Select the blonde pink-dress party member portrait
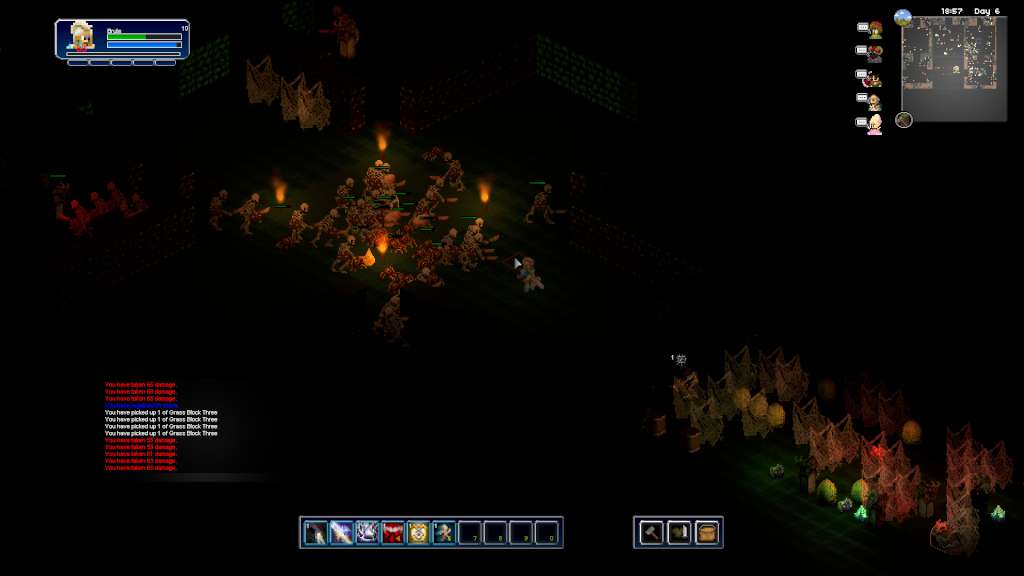The width and height of the screenshot is (1024, 576). tap(875, 124)
